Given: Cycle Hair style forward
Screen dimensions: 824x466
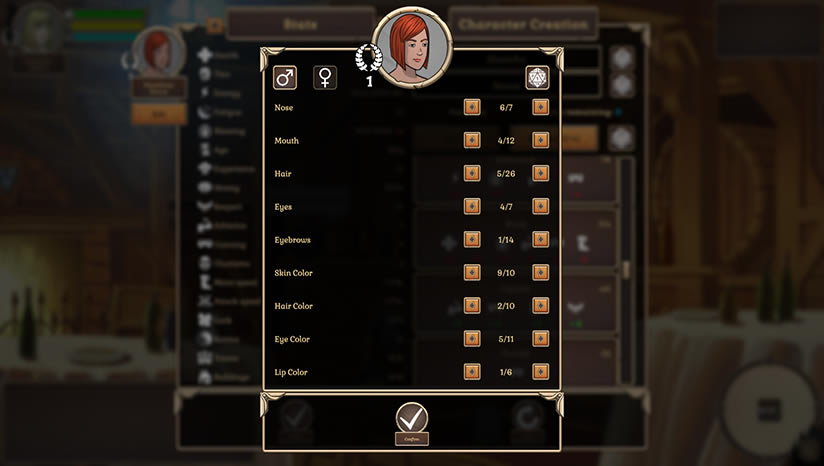Looking at the screenshot, I should tap(541, 173).
